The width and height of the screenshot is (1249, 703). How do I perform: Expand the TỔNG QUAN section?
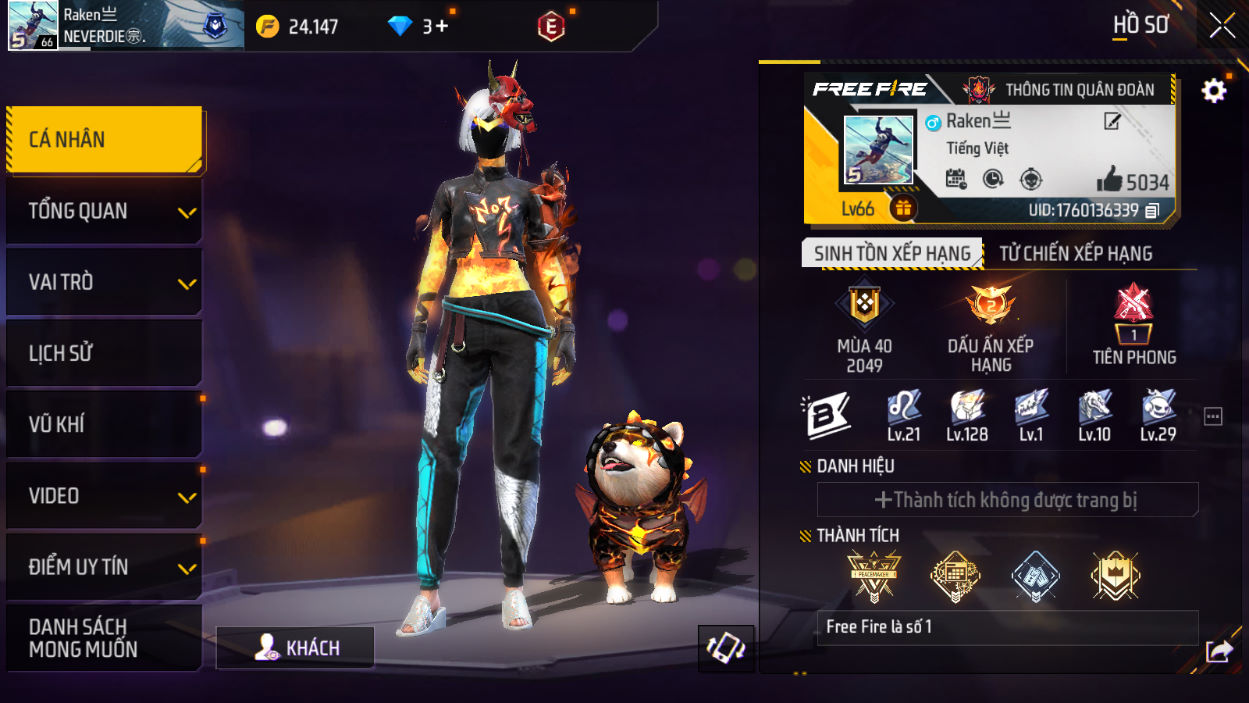[x=104, y=211]
